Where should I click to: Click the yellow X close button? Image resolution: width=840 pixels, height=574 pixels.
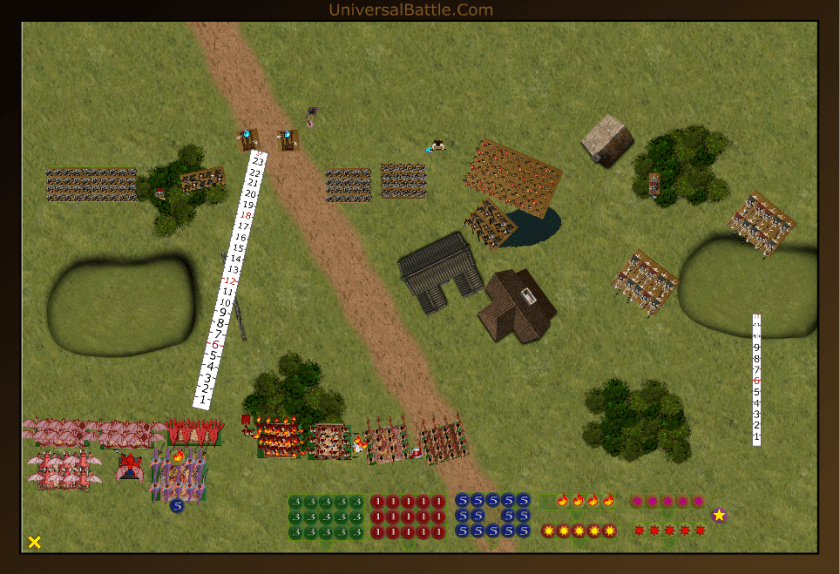(34, 542)
